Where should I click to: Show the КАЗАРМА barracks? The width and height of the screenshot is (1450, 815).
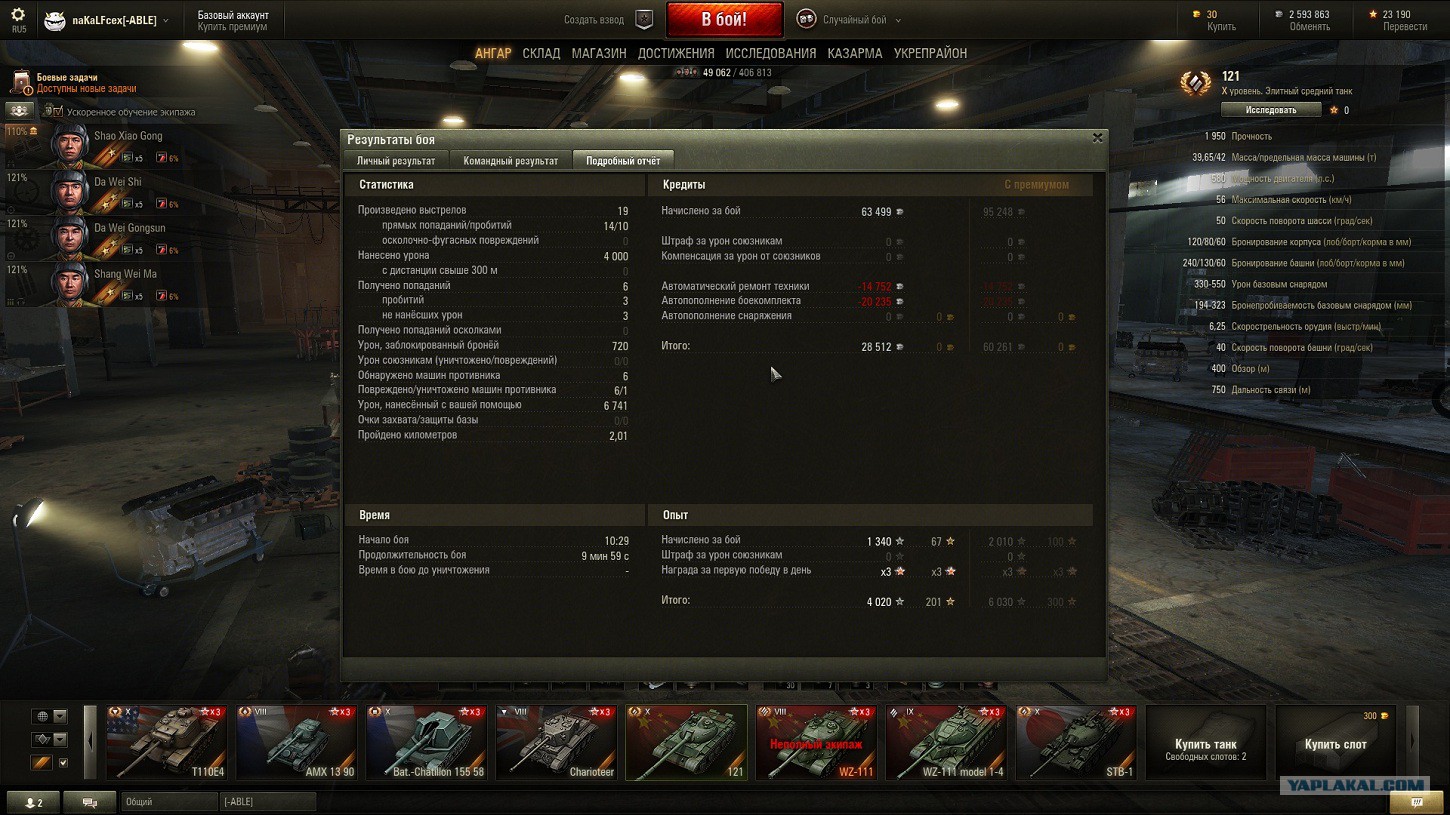point(855,53)
